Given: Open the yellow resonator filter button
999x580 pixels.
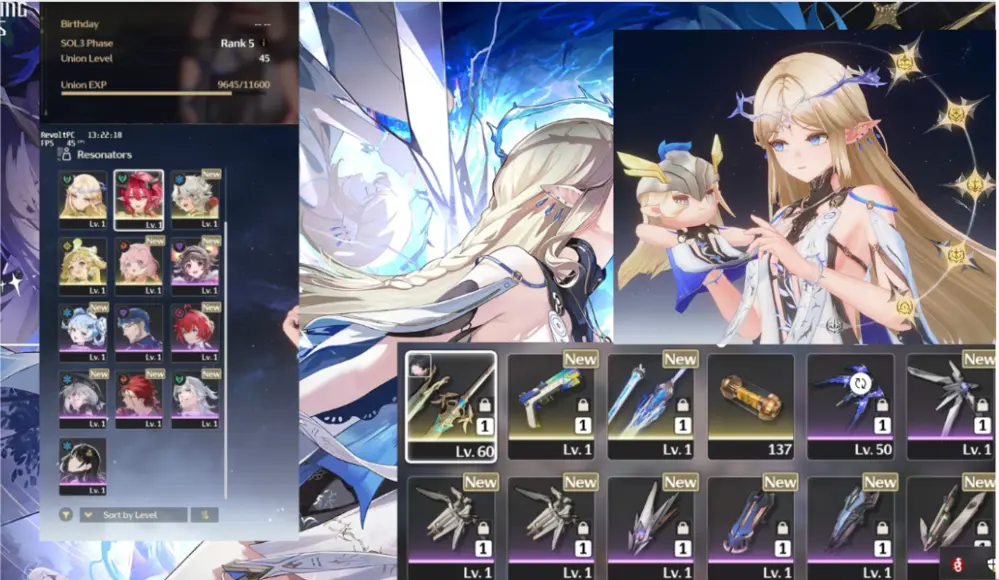Looking at the screenshot, I should [x=66, y=515].
